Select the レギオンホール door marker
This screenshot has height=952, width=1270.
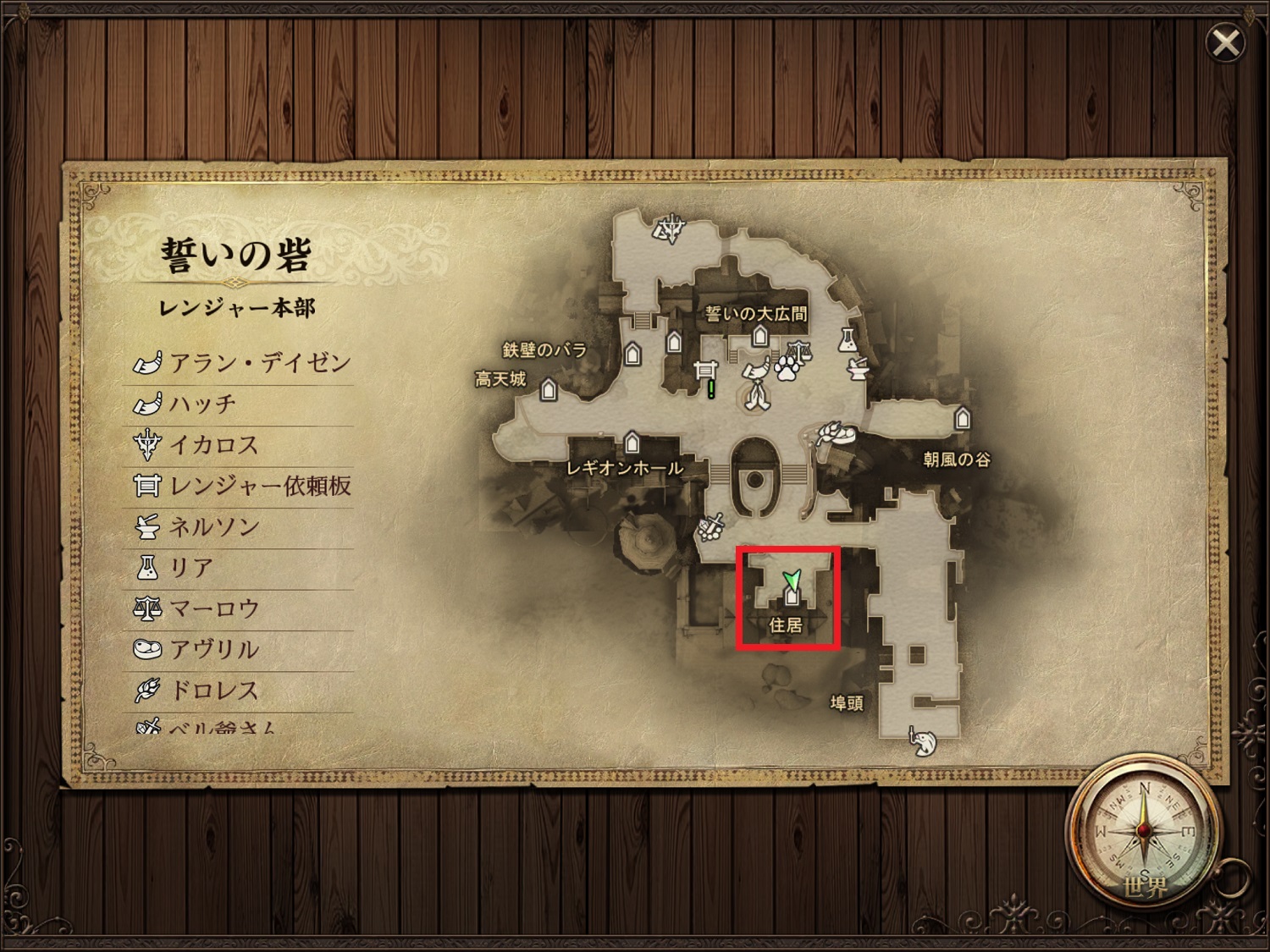[x=632, y=442]
